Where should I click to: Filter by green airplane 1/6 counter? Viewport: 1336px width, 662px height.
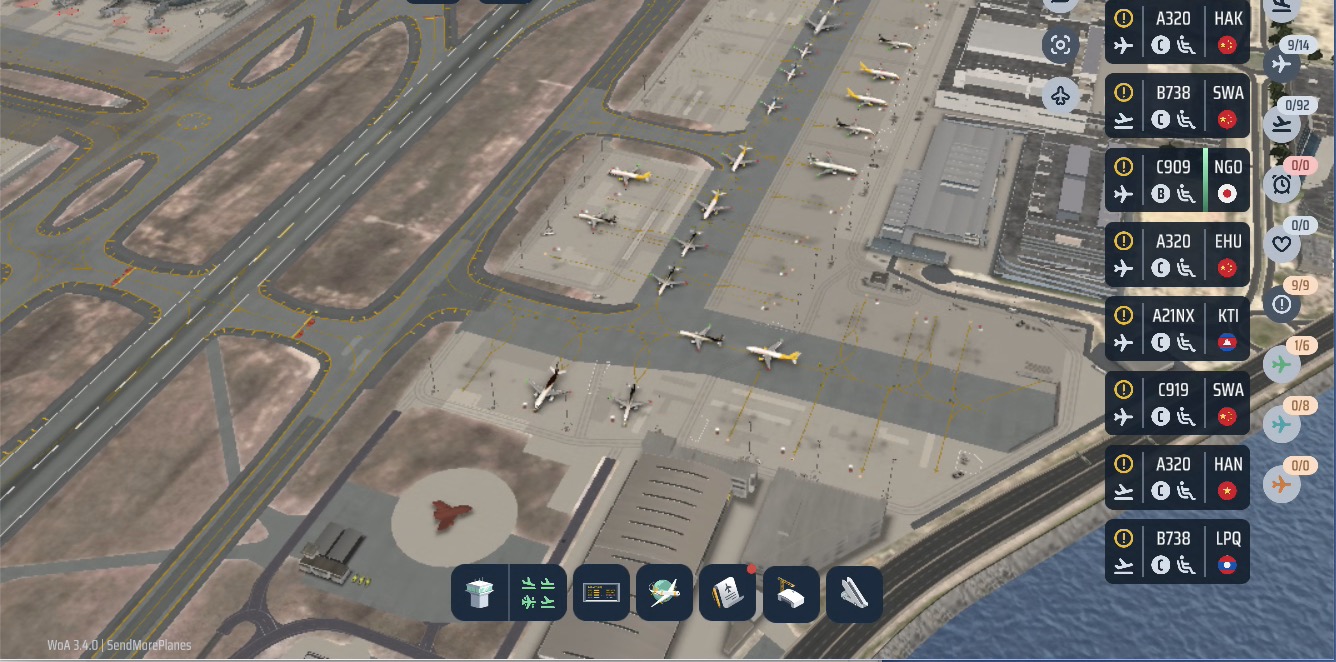[x=1281, y=365]
